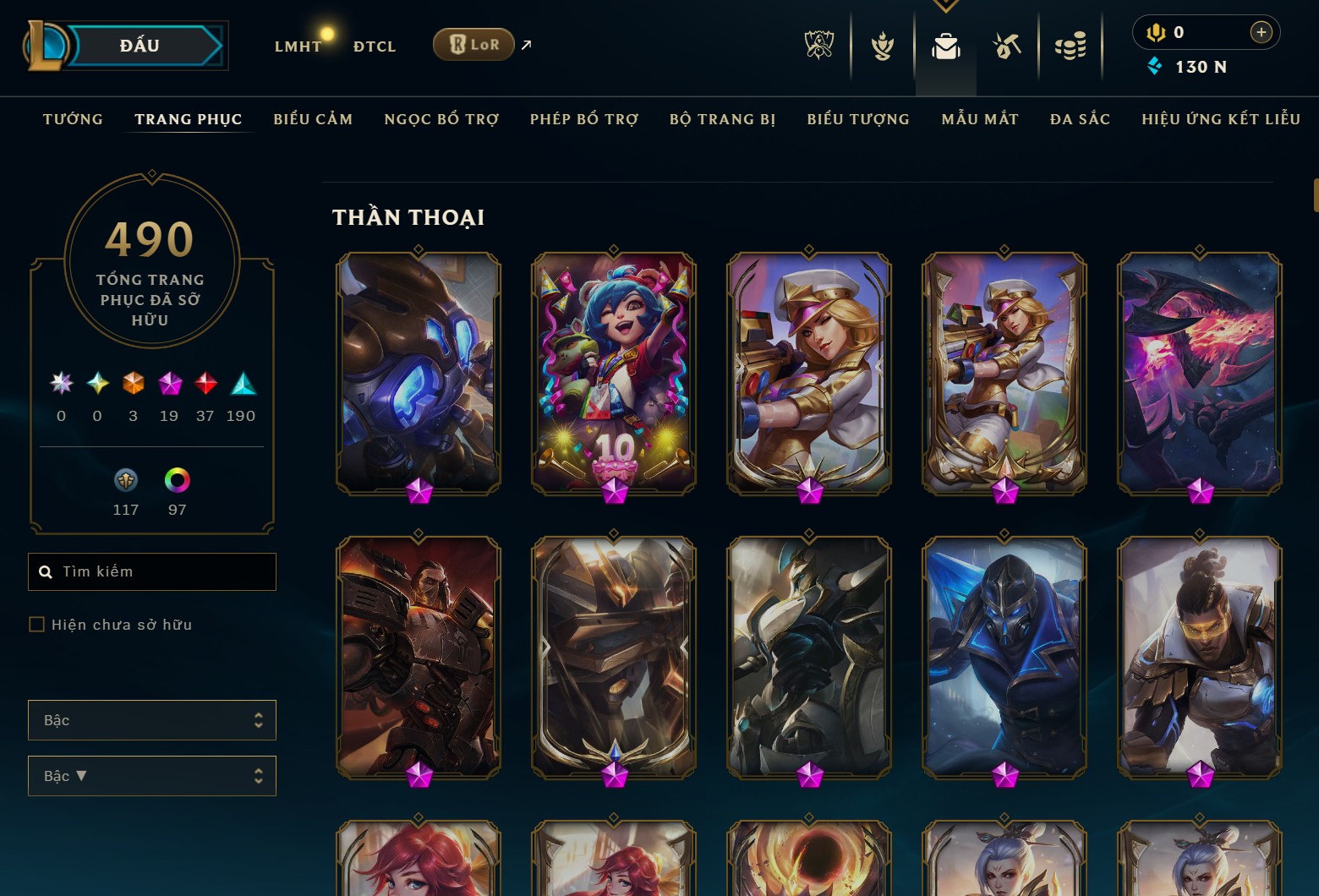Click the blue essence icon next to 130 N
The image size is (1319, 896).
[x=1153, y=67]
